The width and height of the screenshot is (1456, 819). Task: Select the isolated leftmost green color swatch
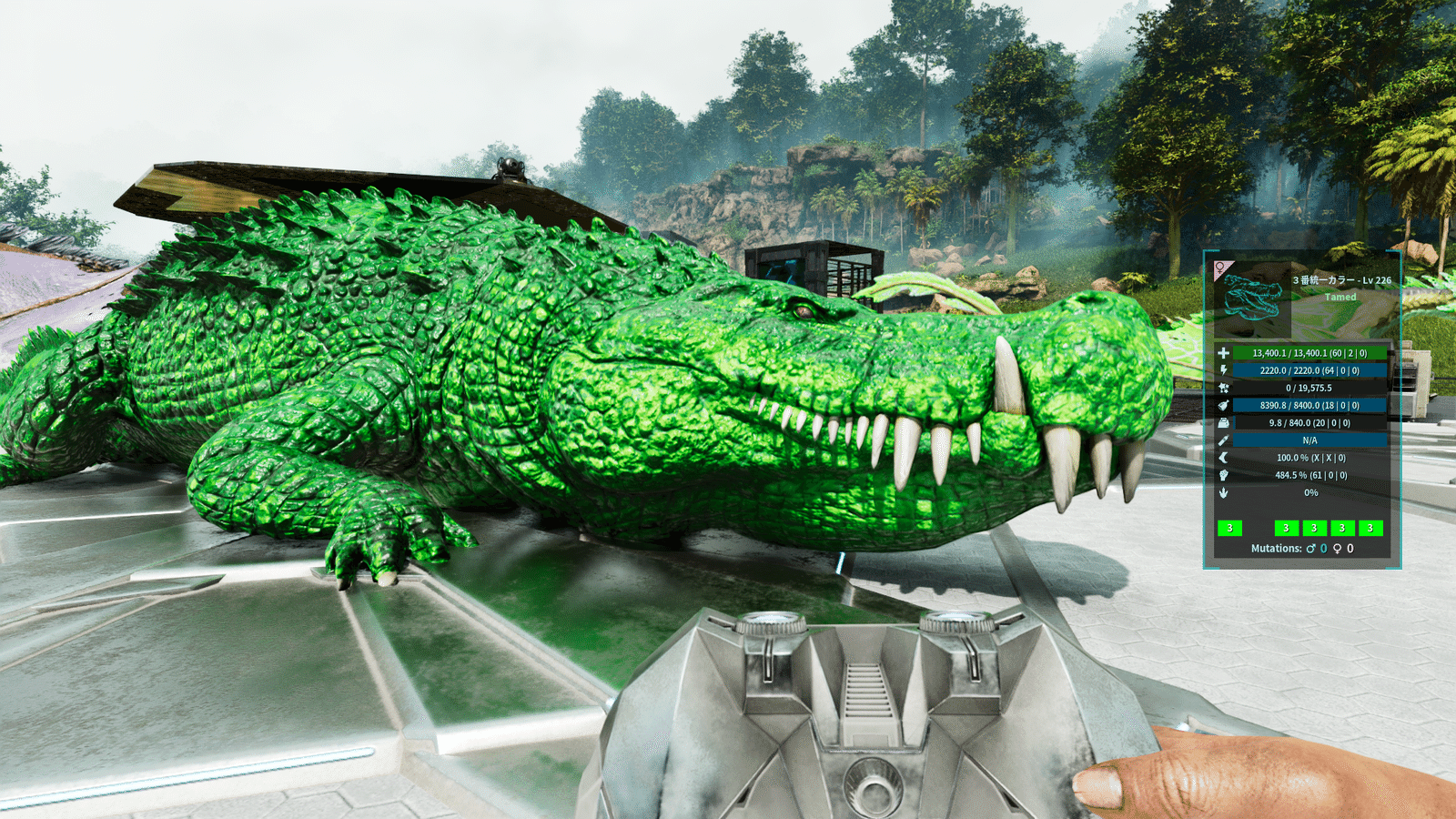pyautogui.click(x=1229, y=528)
